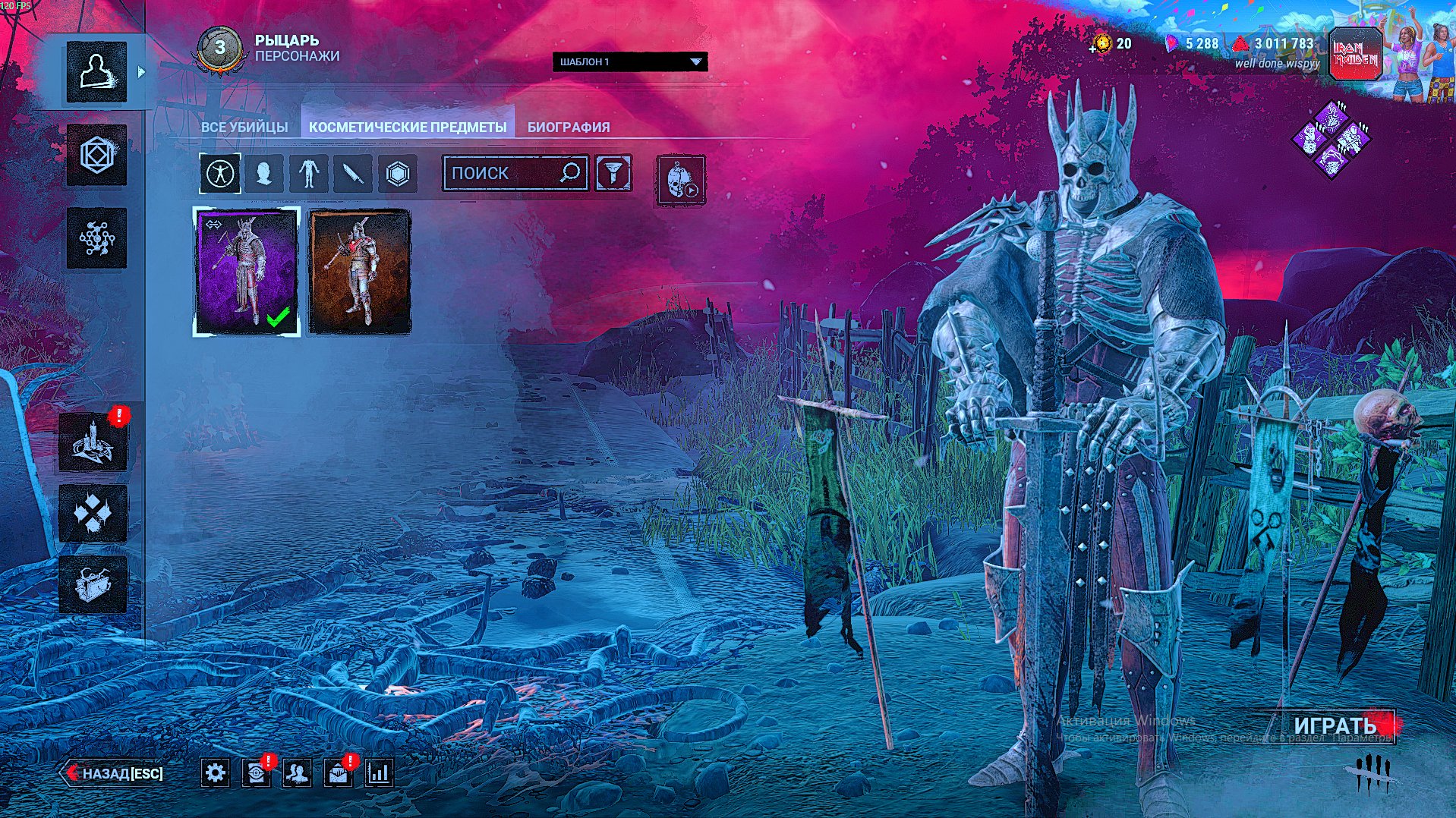Screen dimensions: 1456x818
Task: Filter cosmetics by weapon blade
Action: tap(353, 174)
